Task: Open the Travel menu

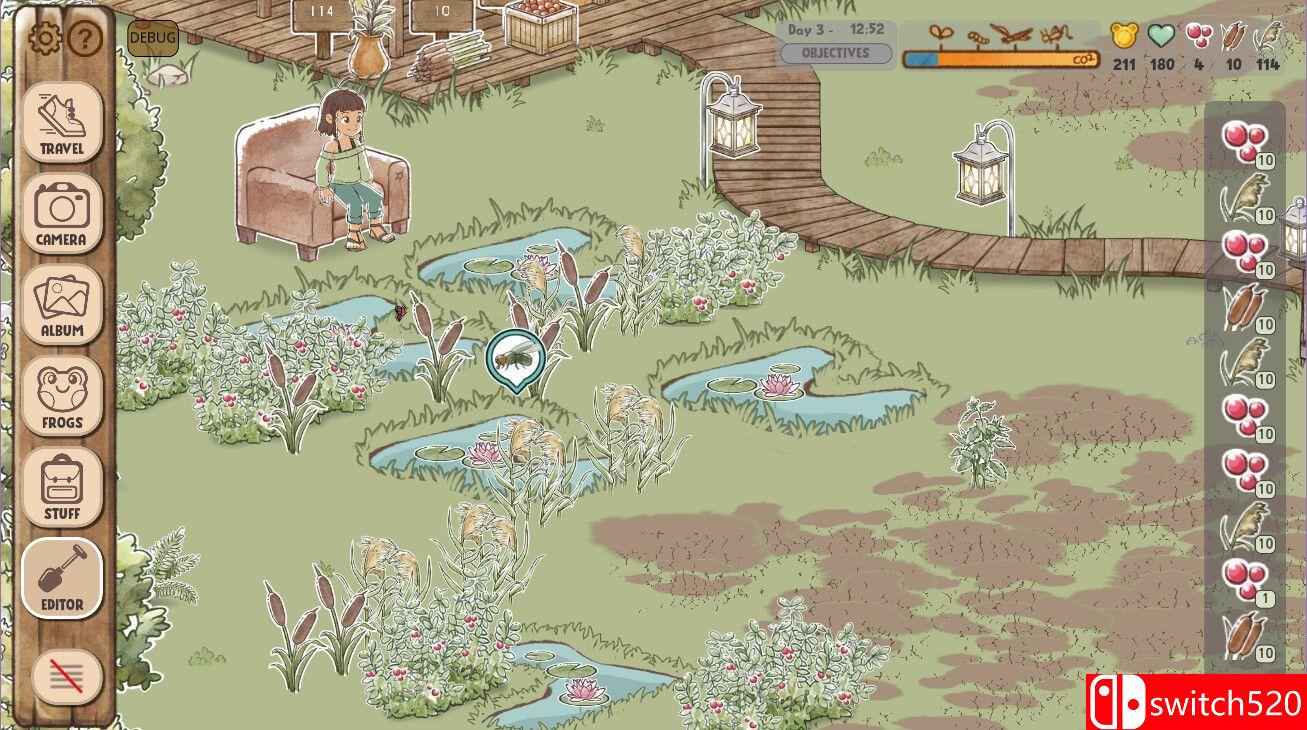Action: click(x=62, y=124)
